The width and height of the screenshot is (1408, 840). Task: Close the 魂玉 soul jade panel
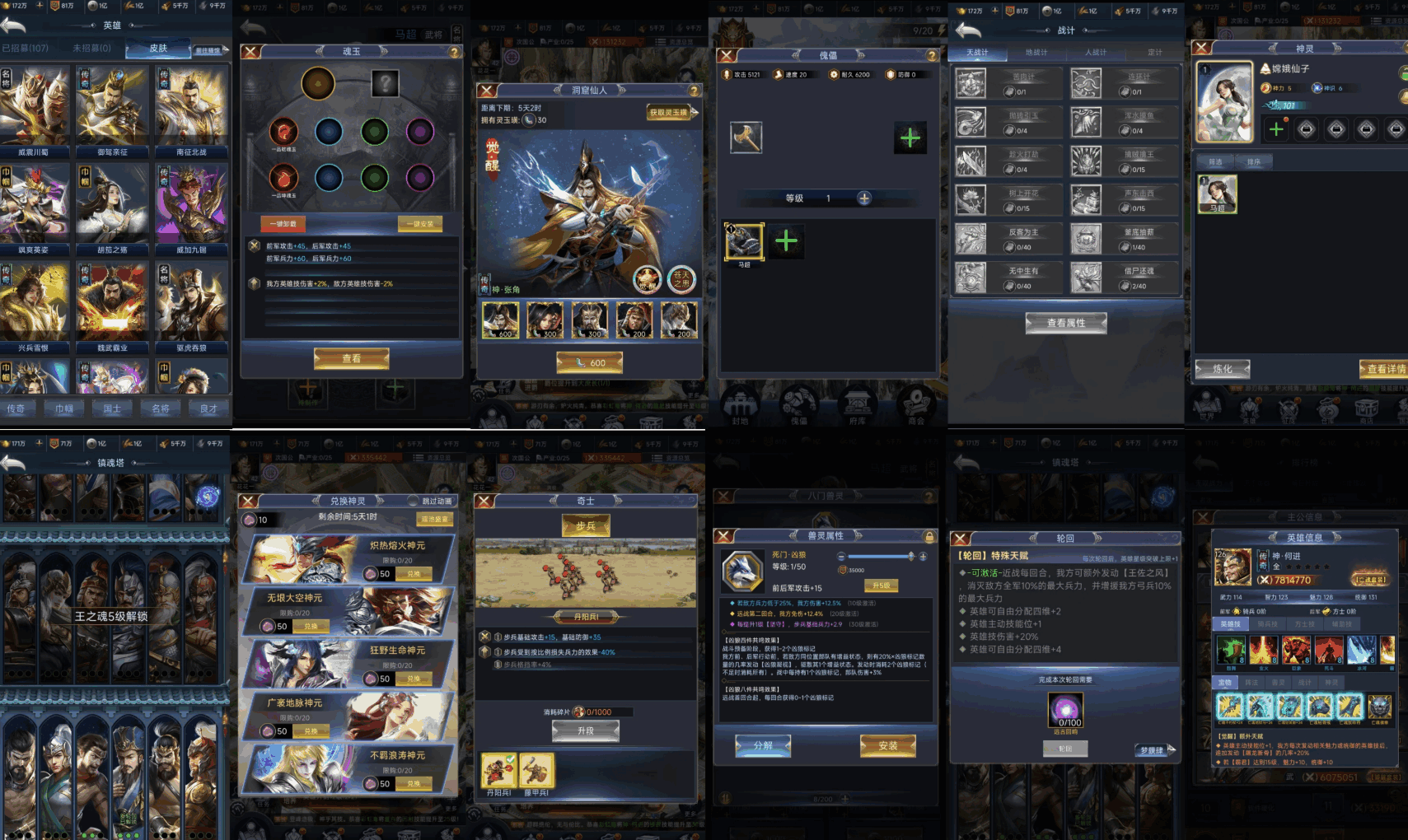coord(251,52)
